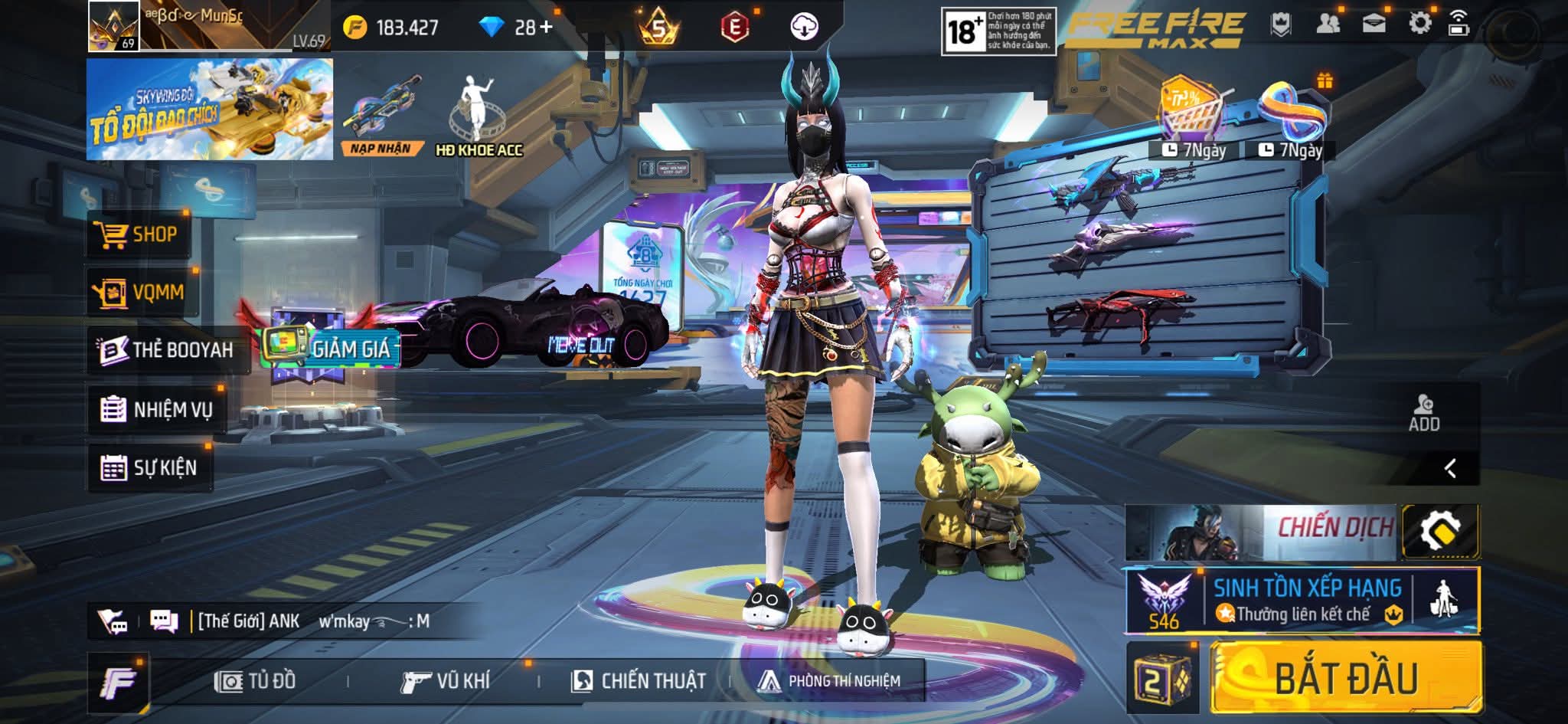Open the mail envelope icon
Image resolution: width=1568 pixels, height=724 pixels.
click(x=1374, y=24)
